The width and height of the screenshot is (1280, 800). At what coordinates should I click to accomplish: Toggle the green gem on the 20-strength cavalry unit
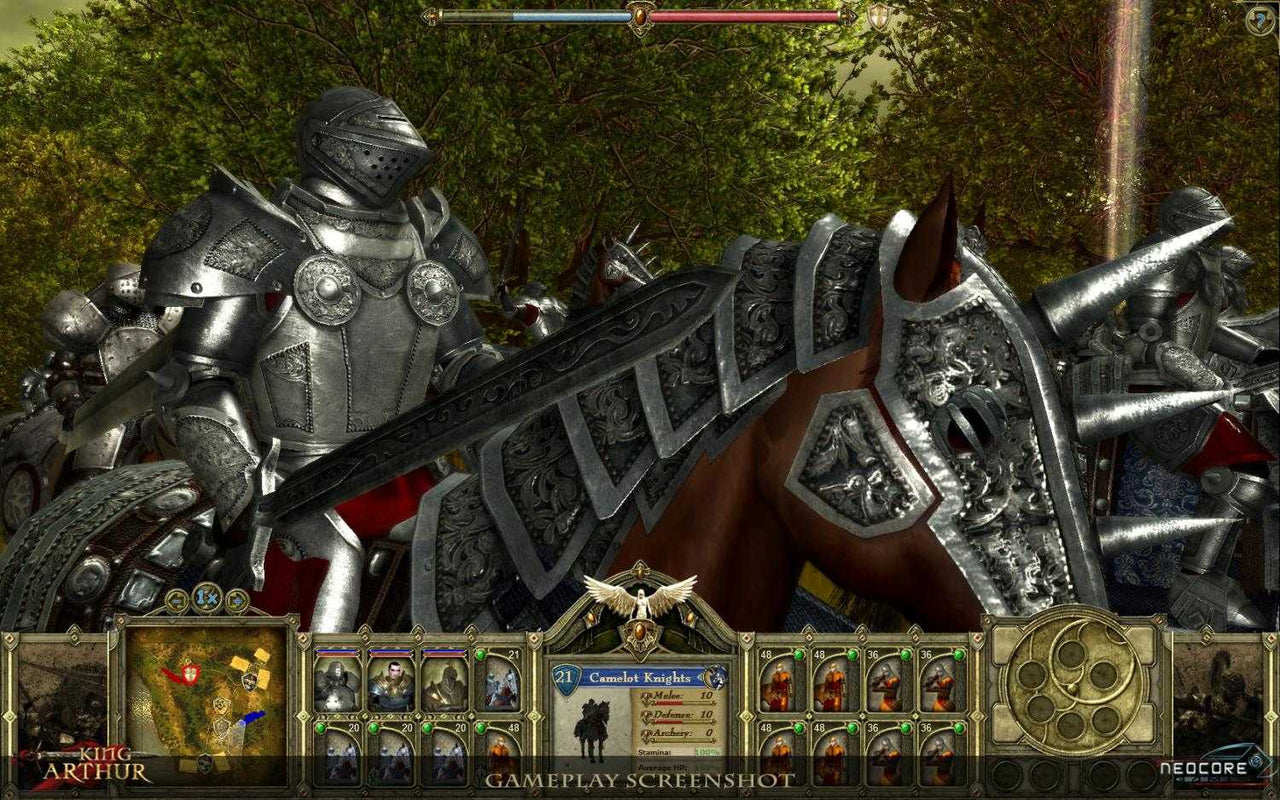pyautogui.click(x=321, y=728)
